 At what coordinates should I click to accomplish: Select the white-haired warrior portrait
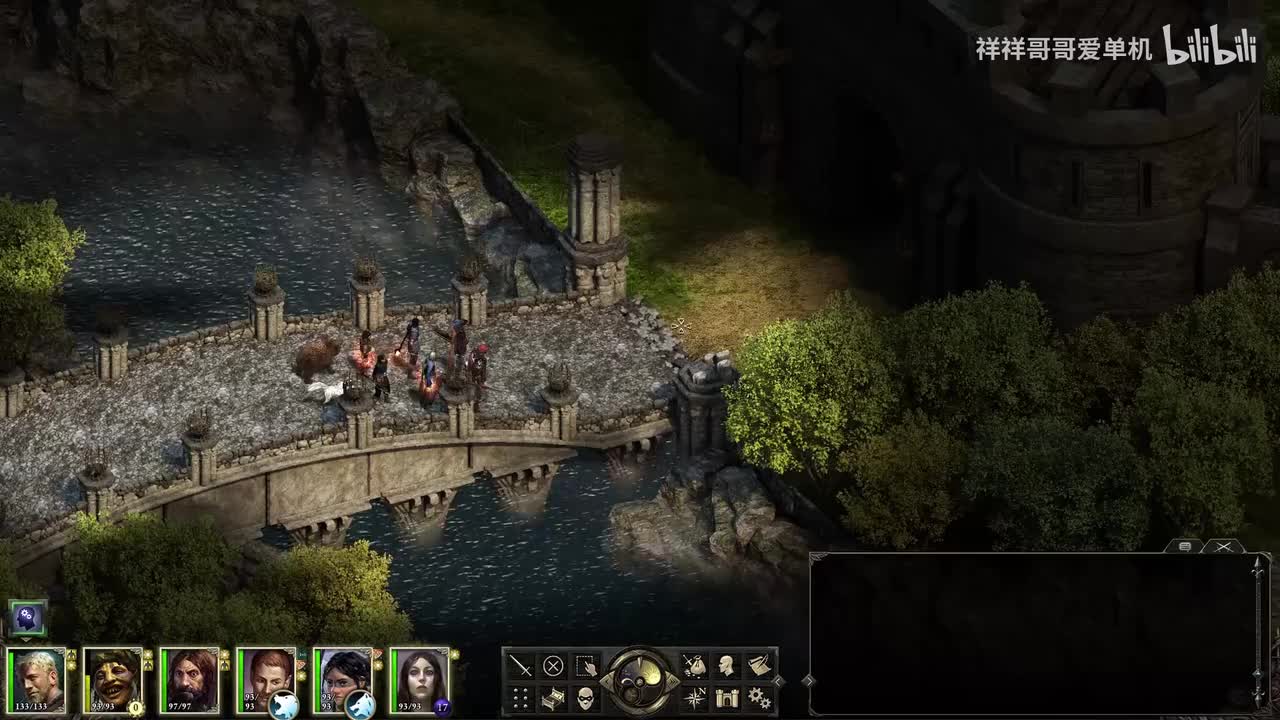[37, 680]
